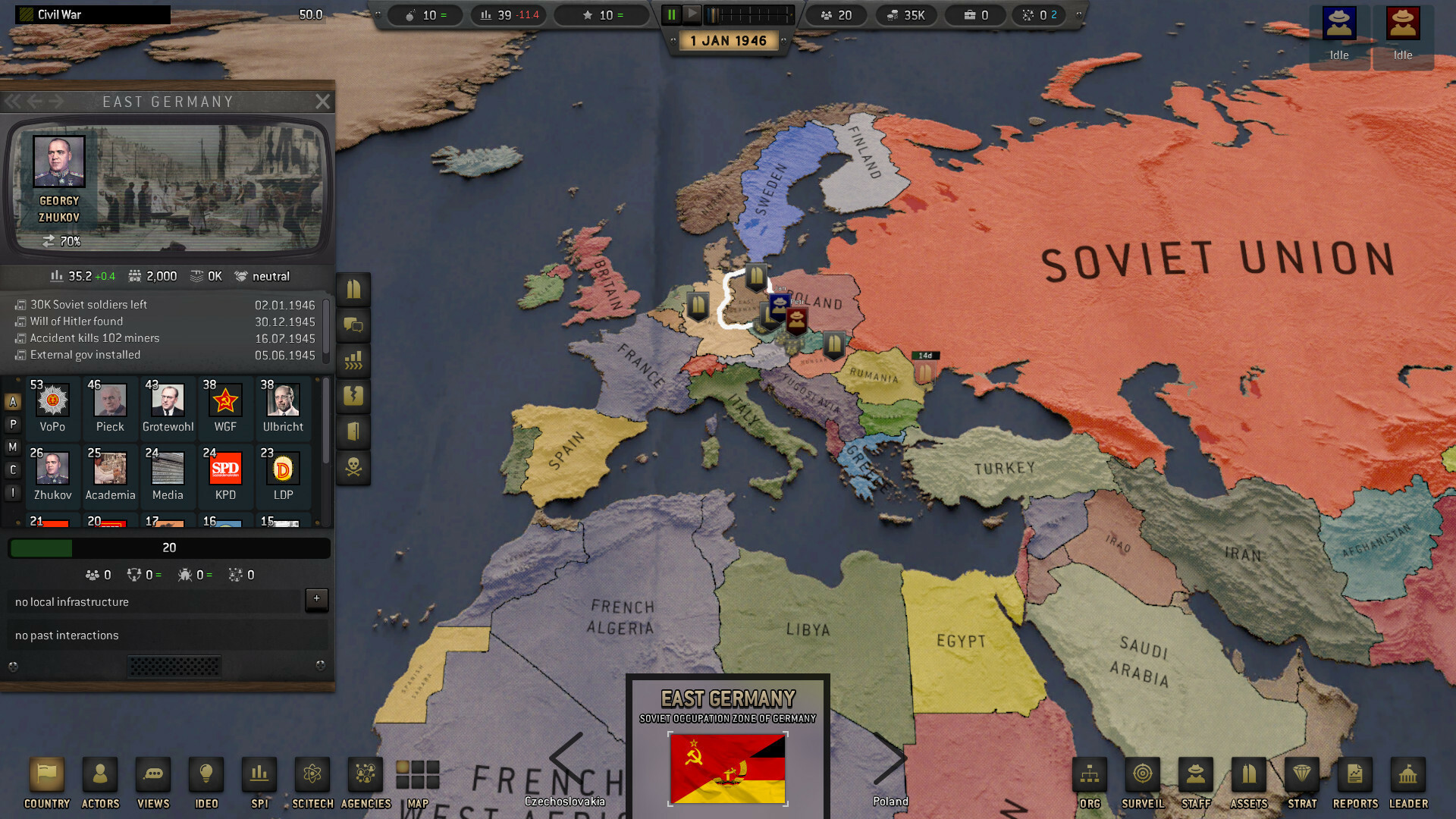1456x819 pixels.
Task: Go back using the panel's left arrow
Action: point(35,101)
